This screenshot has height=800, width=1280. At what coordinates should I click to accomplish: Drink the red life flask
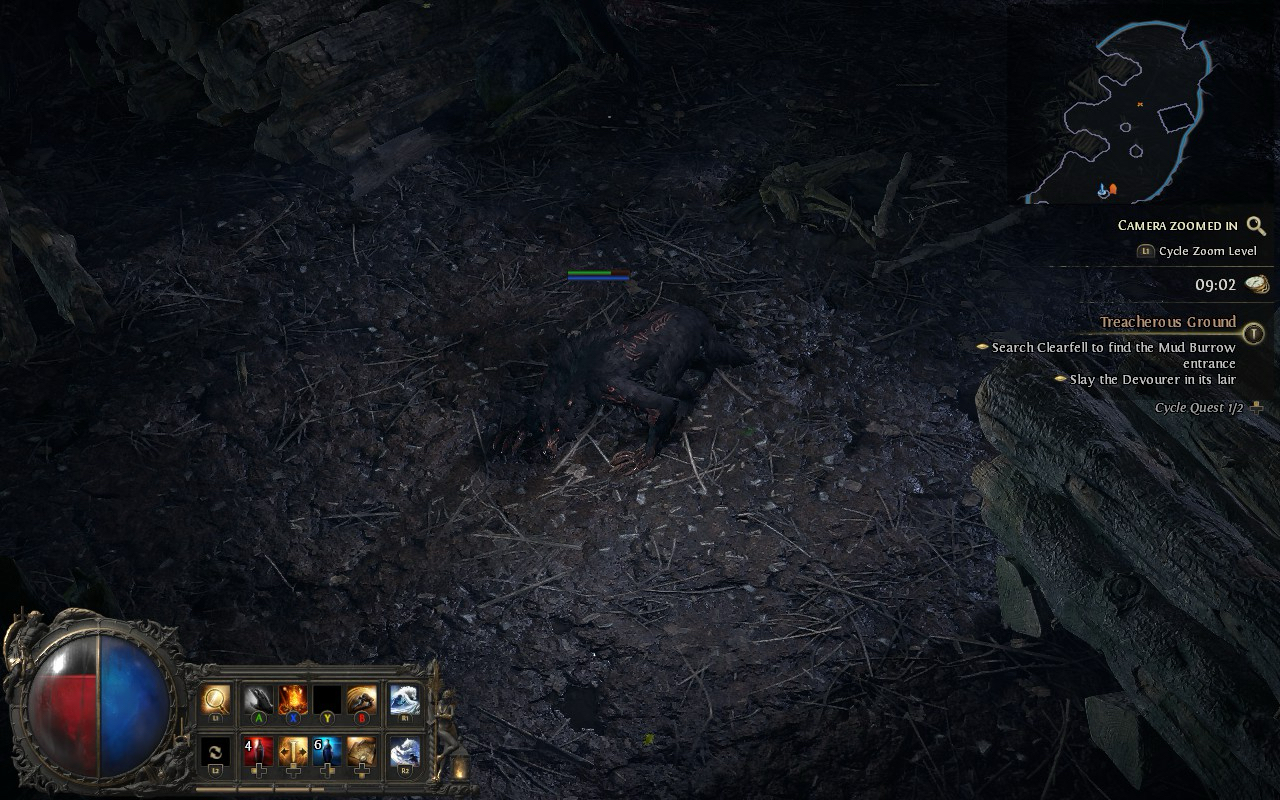[x=258, y=752]
